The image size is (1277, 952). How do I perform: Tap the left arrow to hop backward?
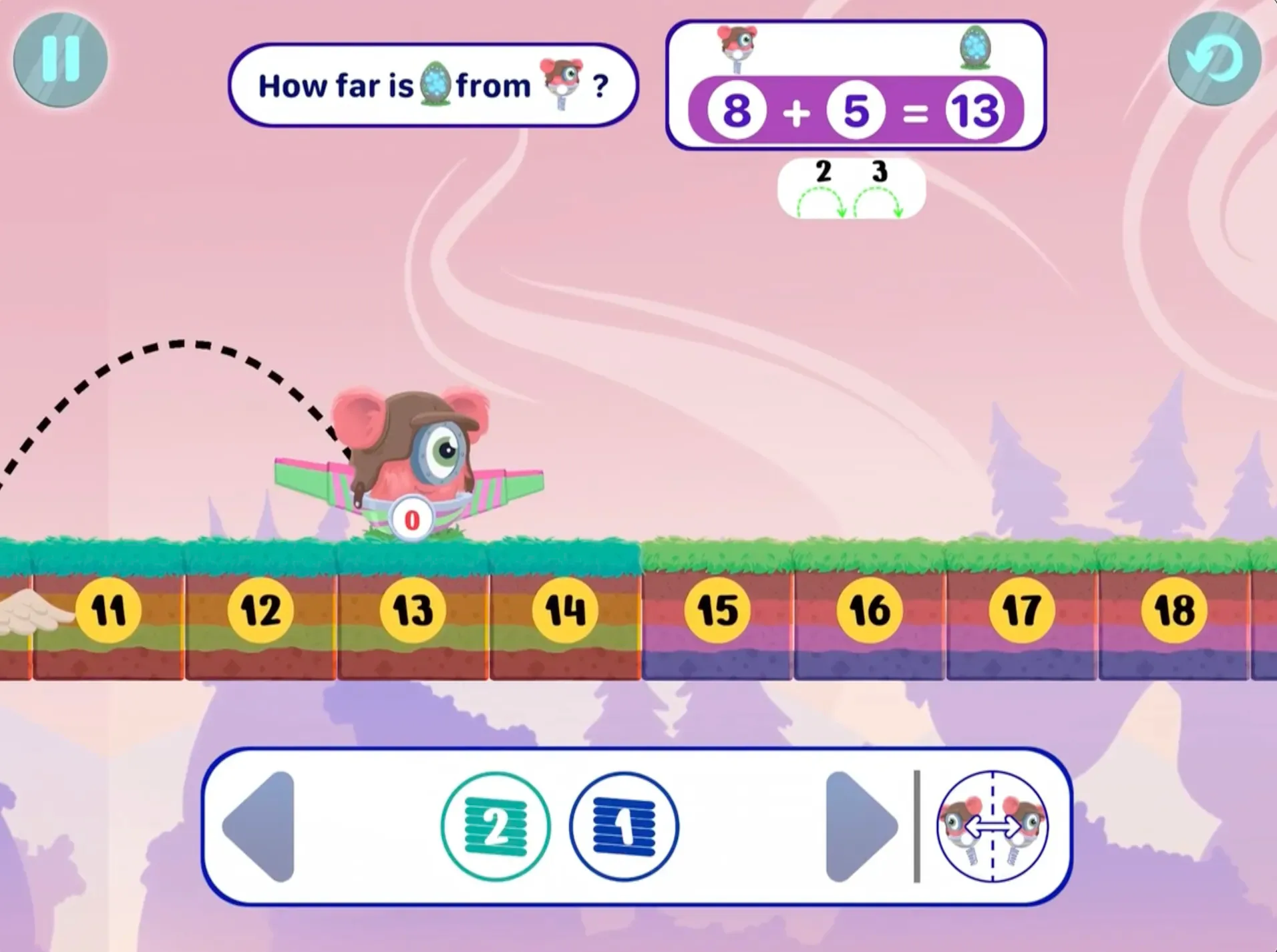coord(262,826)
